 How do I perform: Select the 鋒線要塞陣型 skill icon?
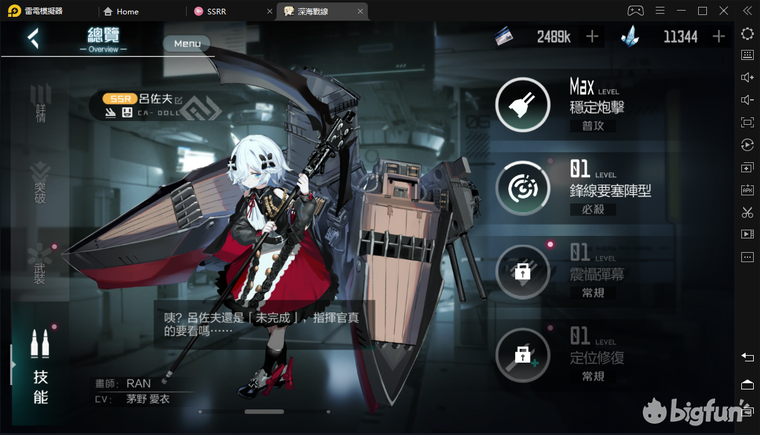521,187
